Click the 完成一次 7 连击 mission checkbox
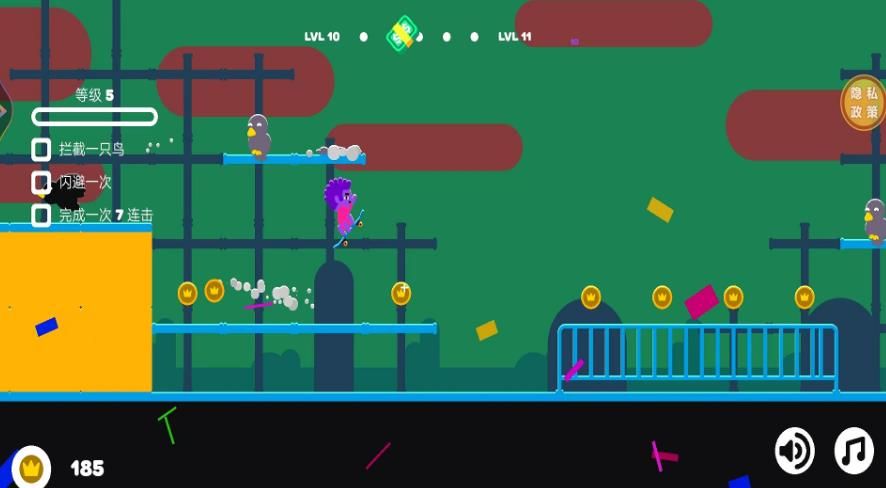886x488 pixels. 41,215
